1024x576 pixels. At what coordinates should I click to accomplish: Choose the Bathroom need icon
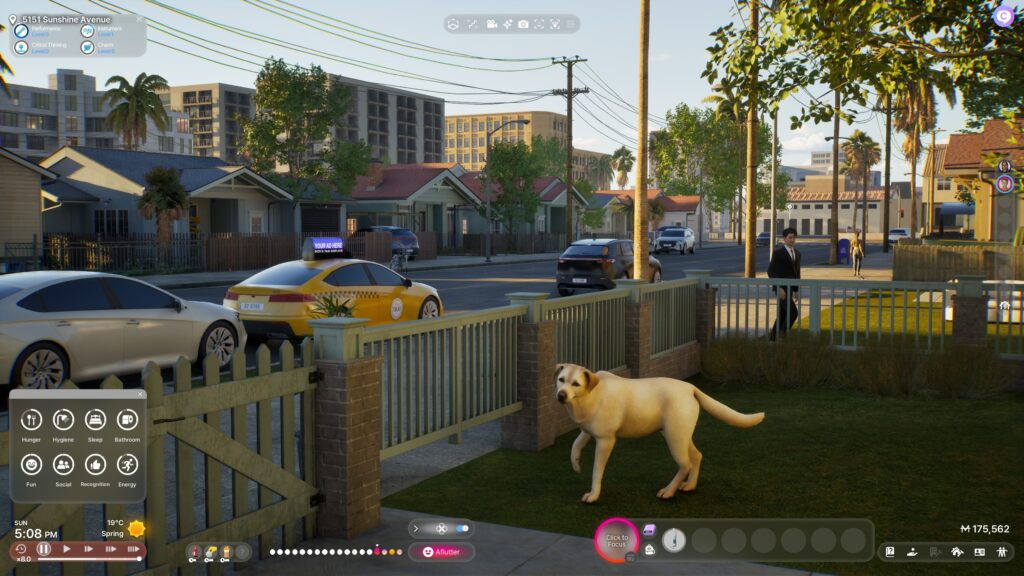[x=127, y=420]
